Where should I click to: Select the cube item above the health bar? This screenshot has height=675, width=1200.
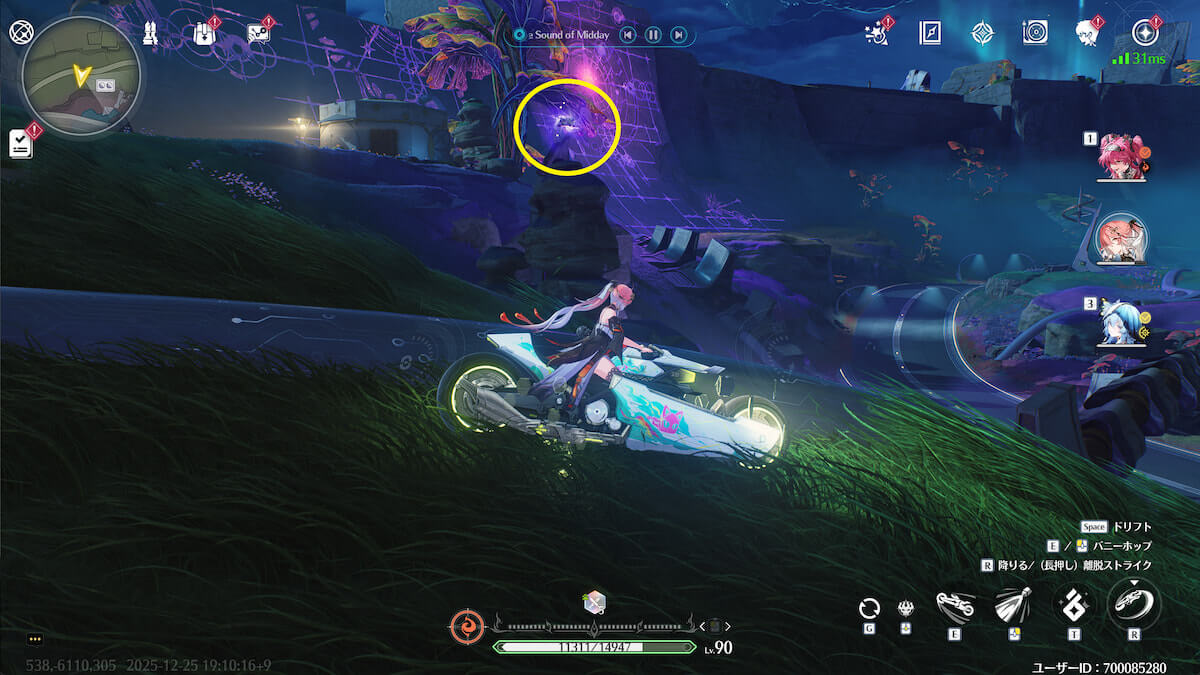pos(594,602)
